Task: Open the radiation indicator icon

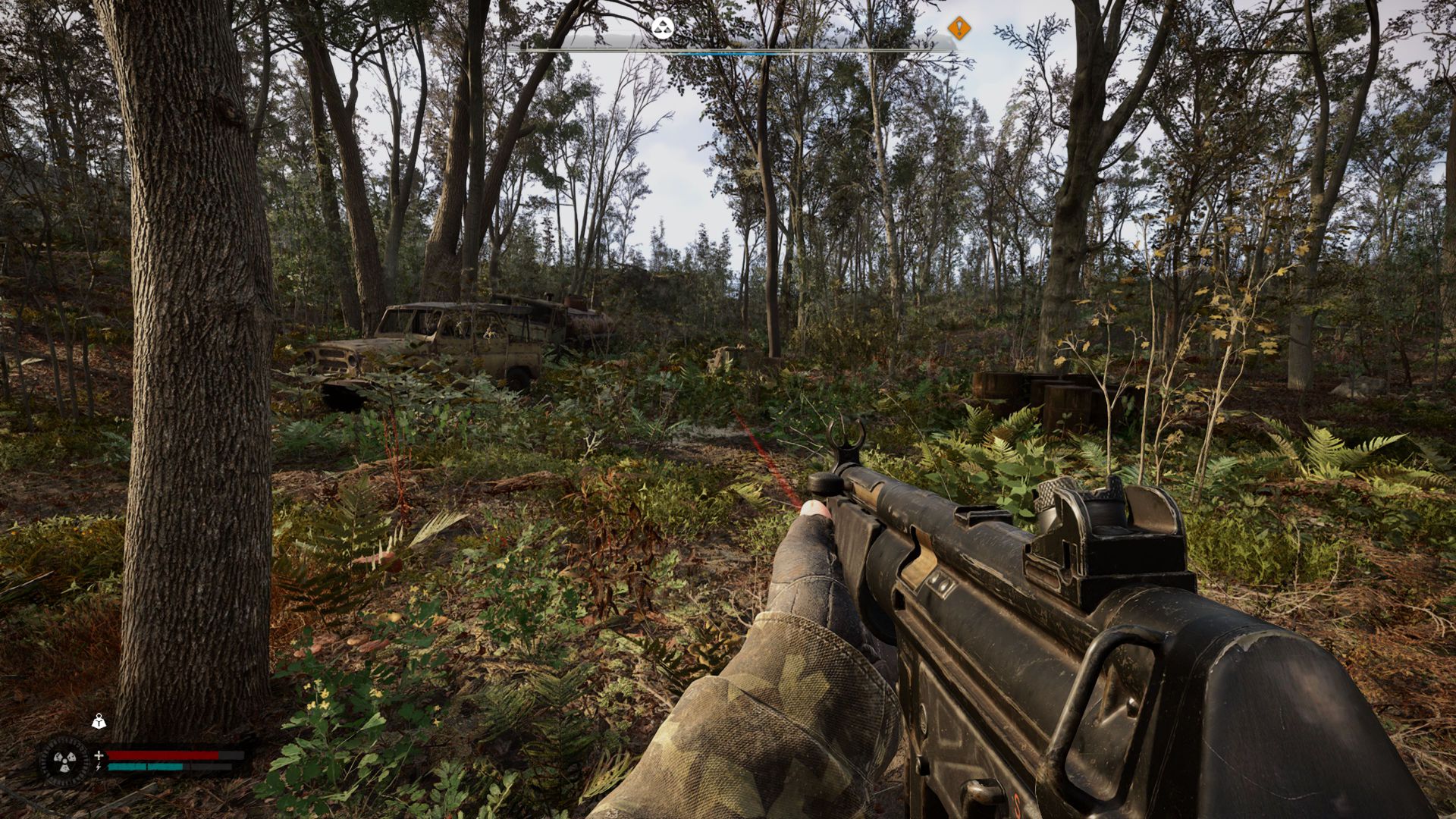Action: point(64,760)
